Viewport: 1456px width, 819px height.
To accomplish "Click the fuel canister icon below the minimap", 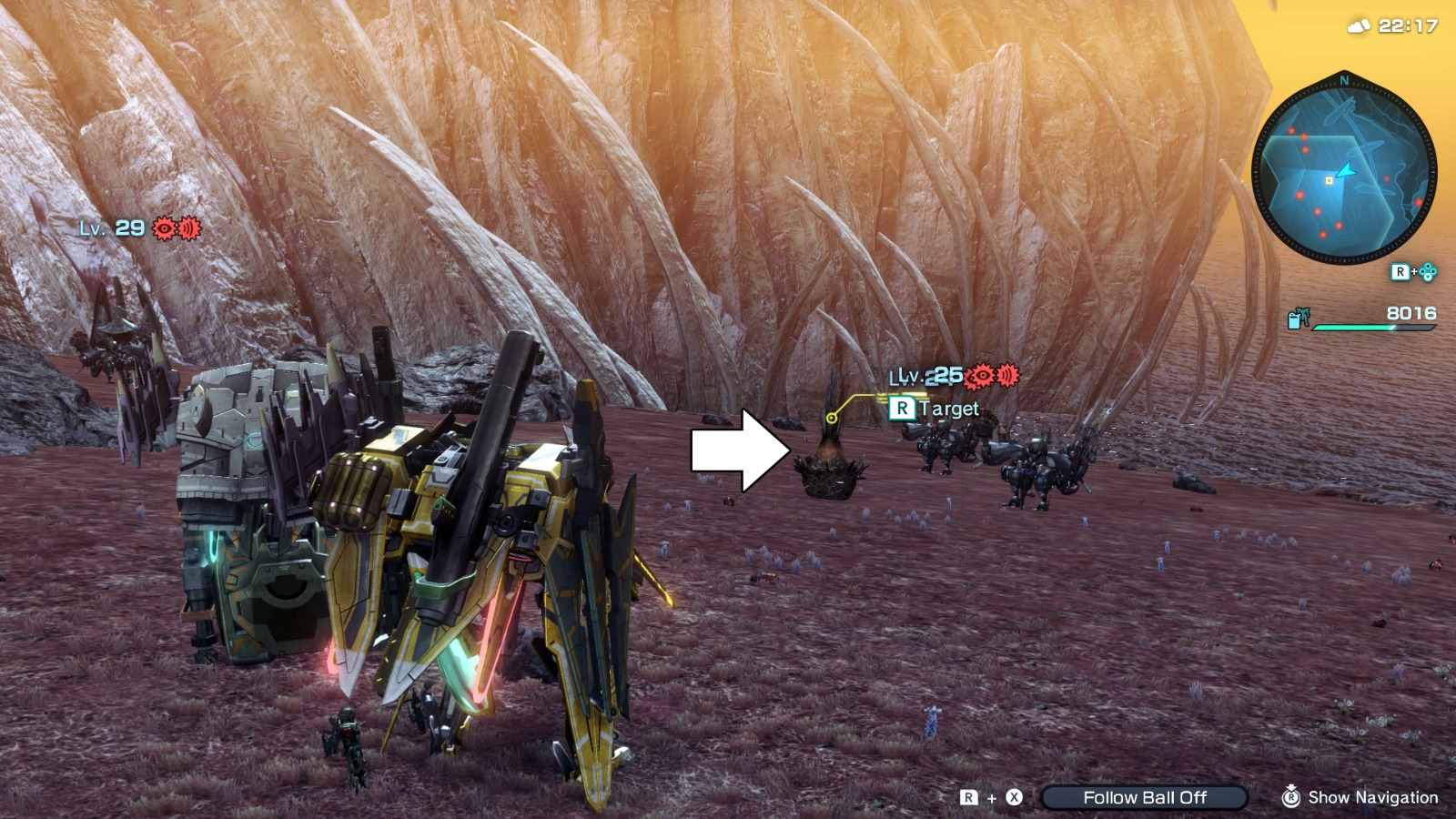I will [x=1294, y=319].
